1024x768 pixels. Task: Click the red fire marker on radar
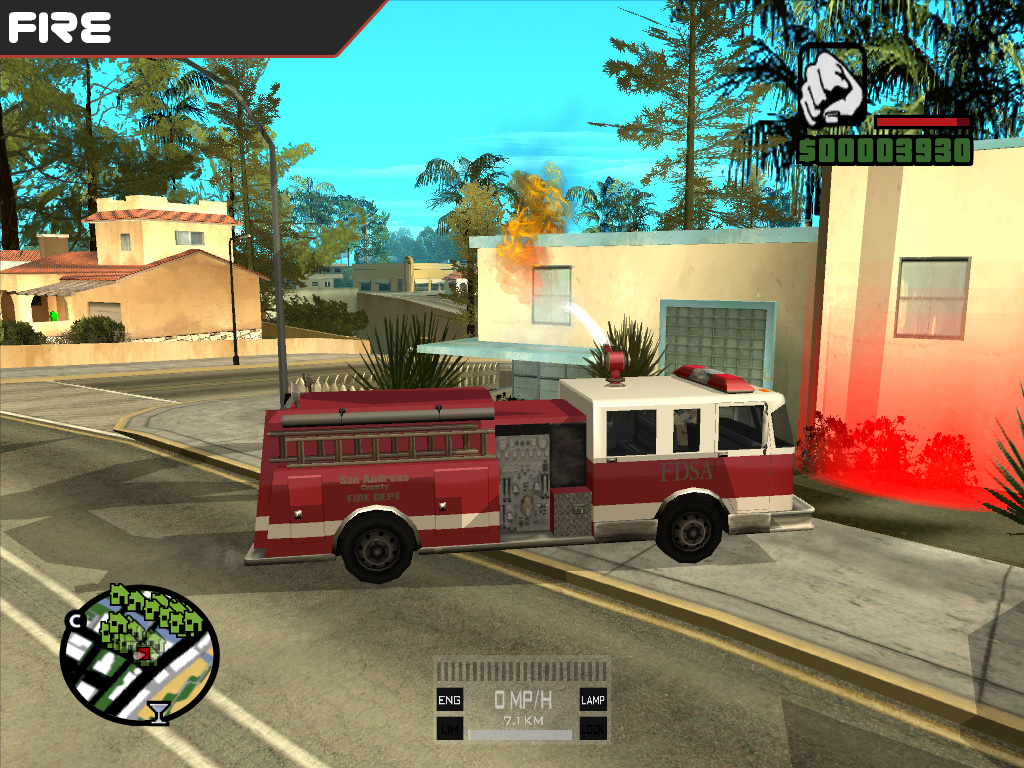144,653
